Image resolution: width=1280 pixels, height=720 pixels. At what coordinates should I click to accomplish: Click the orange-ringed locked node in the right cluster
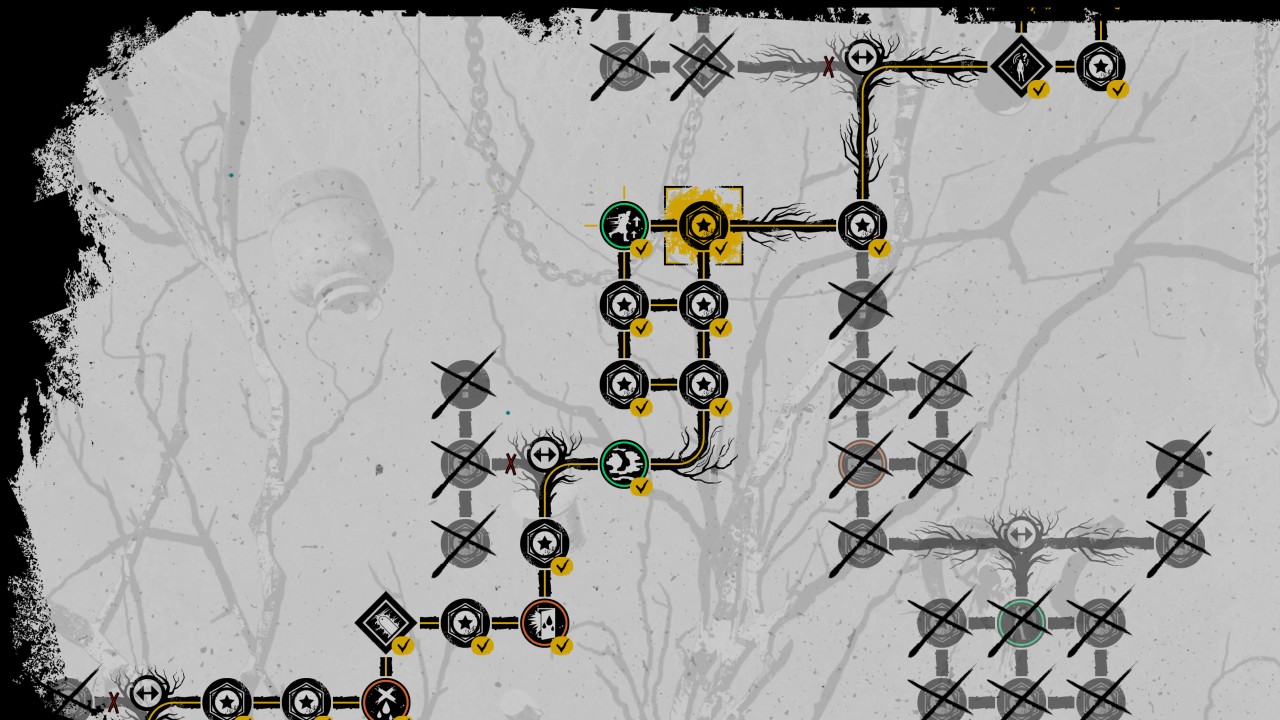click(862, 462)
